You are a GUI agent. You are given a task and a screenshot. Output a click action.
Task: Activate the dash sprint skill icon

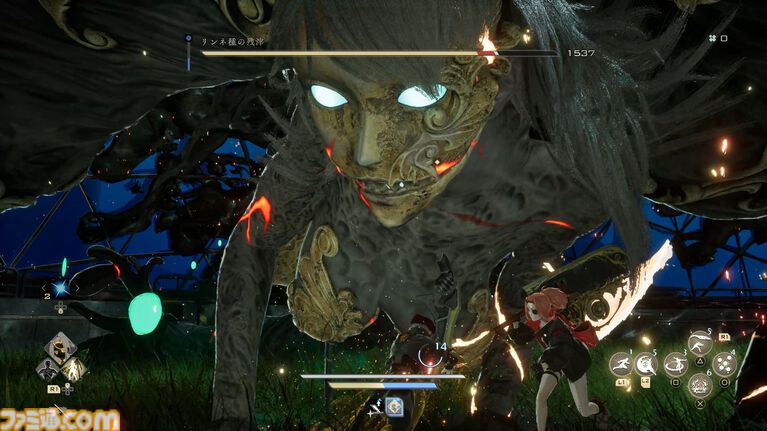(621, 365)
